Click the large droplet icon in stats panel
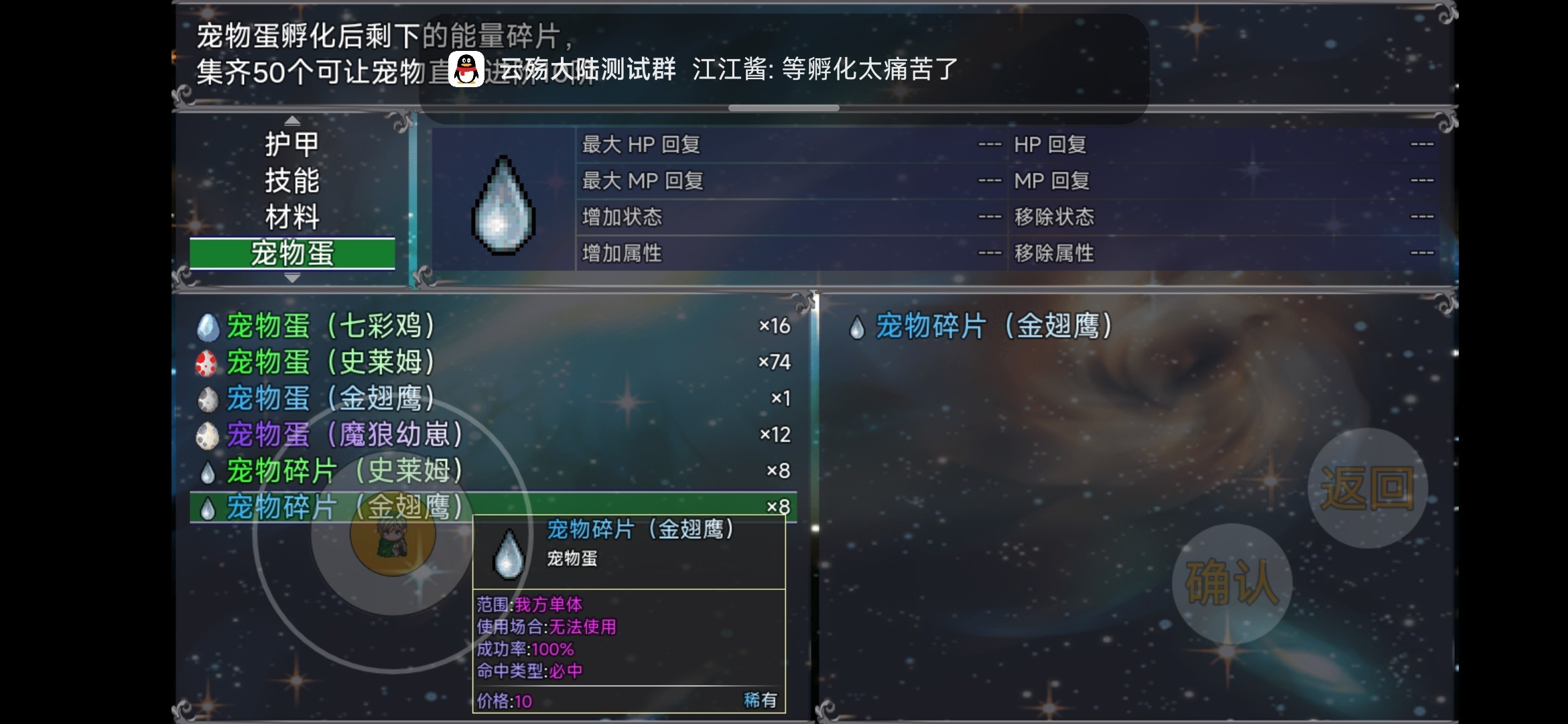1568x724 pixels. (504, 204)
